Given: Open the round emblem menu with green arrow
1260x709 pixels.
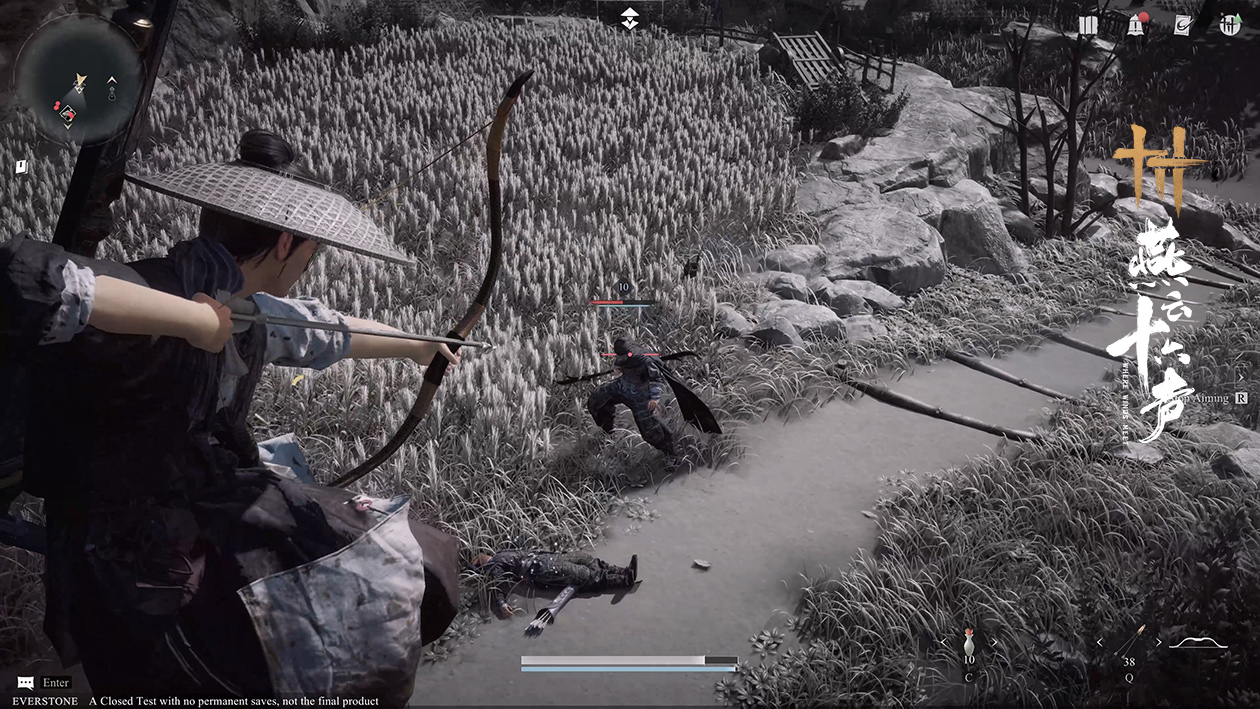Looking at the screenshot, I should tap(1229, 25).
